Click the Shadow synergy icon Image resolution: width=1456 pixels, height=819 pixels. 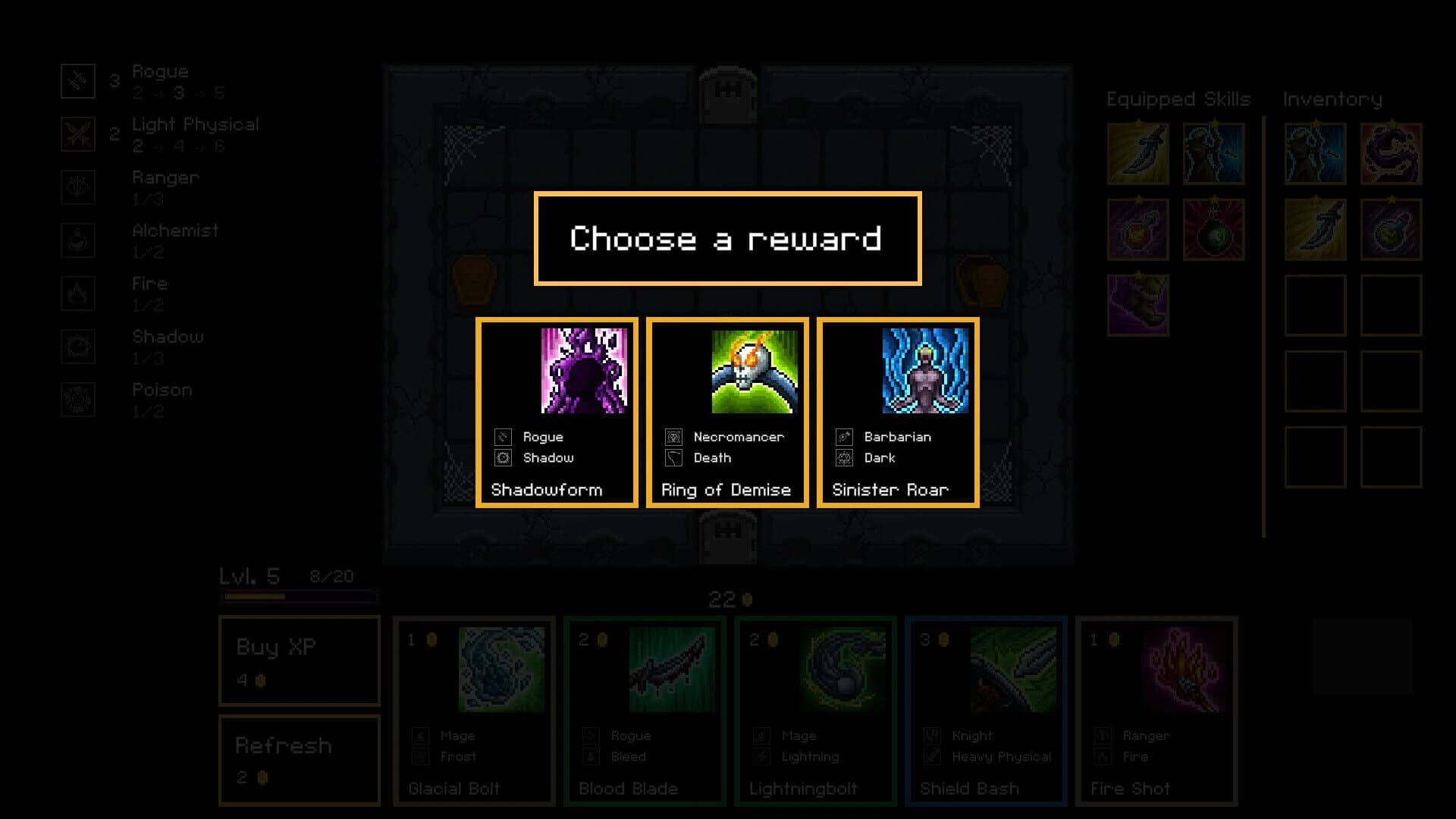click(x=77, y=346)
